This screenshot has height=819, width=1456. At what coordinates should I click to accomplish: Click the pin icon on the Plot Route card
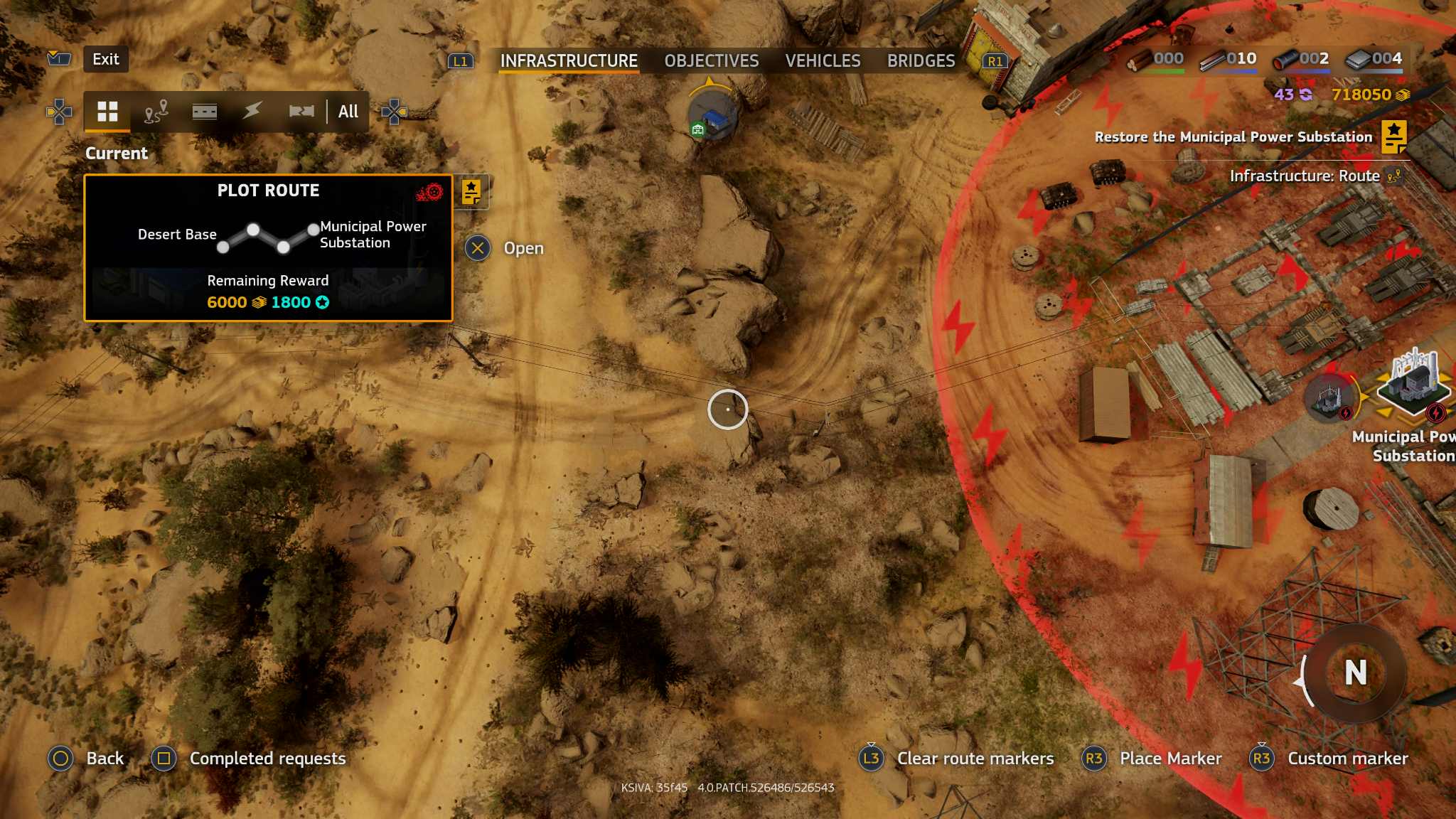tap(471, 192)
